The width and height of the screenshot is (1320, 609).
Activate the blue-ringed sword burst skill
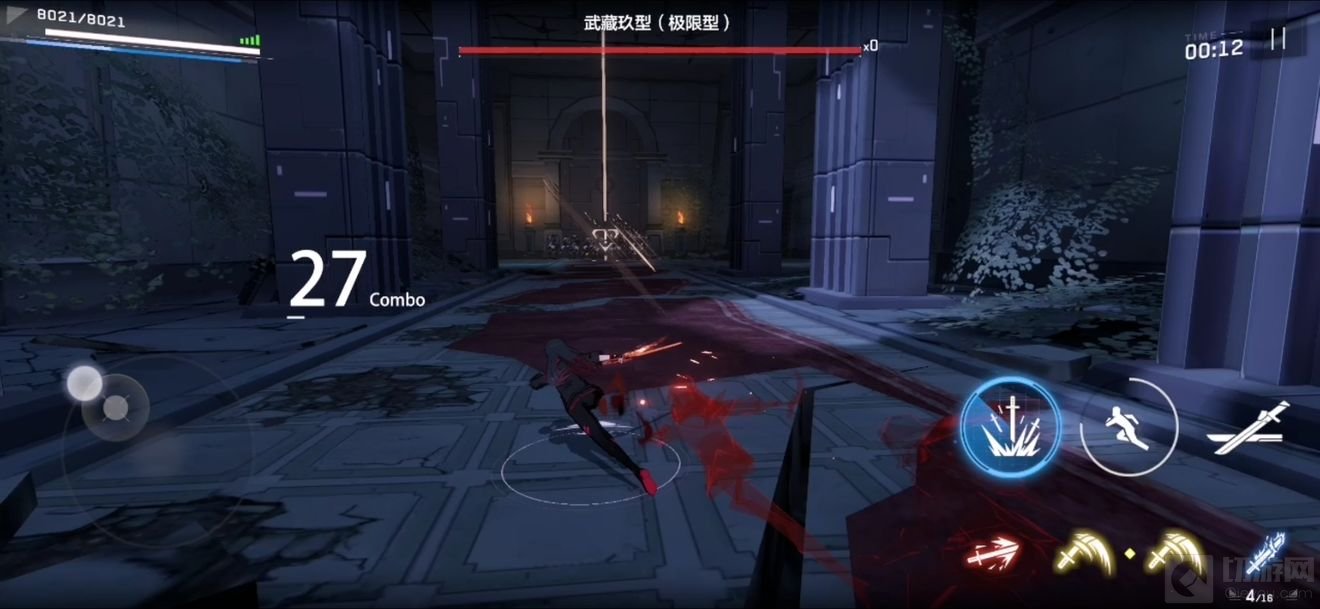[1011, 428]
